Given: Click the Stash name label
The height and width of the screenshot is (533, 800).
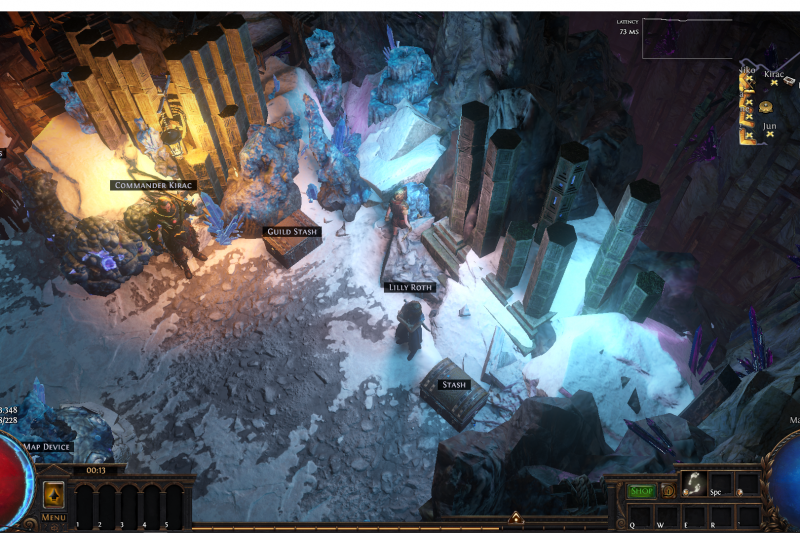Looking at the screenshot, I should 455,384.
